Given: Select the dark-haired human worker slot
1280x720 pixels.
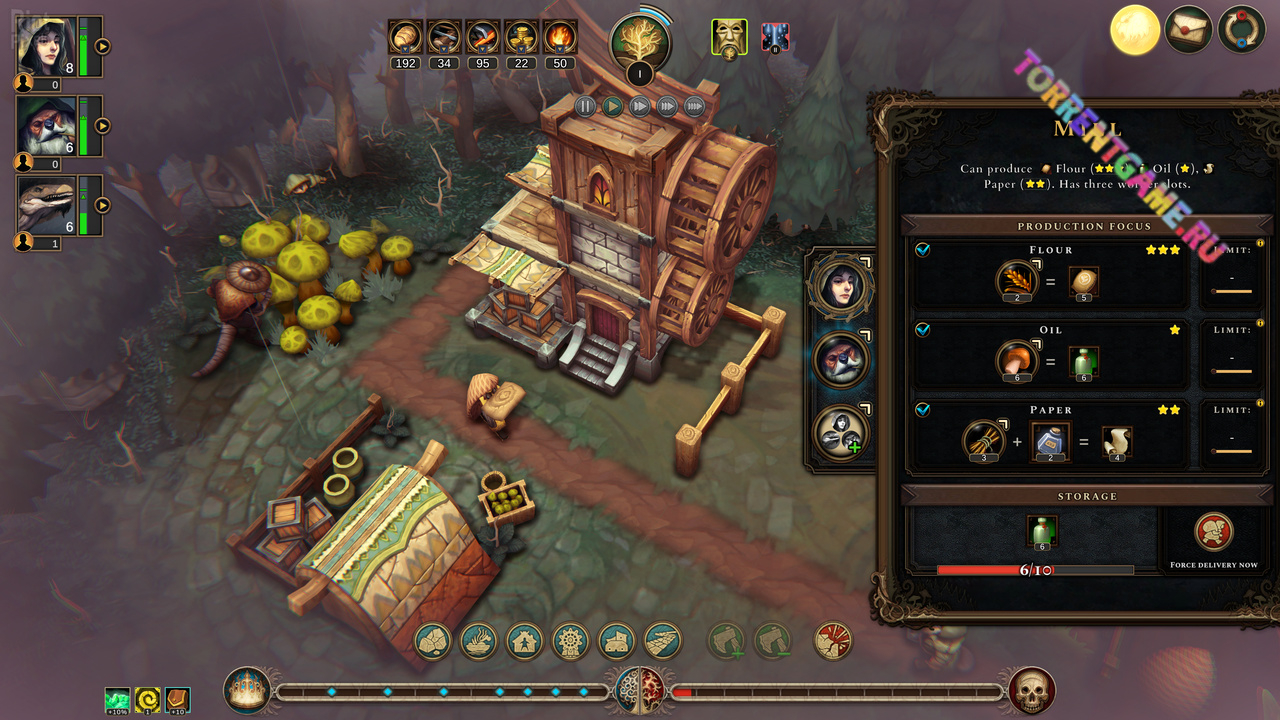Looking at the screenshot, I should (x=840, y=285).
